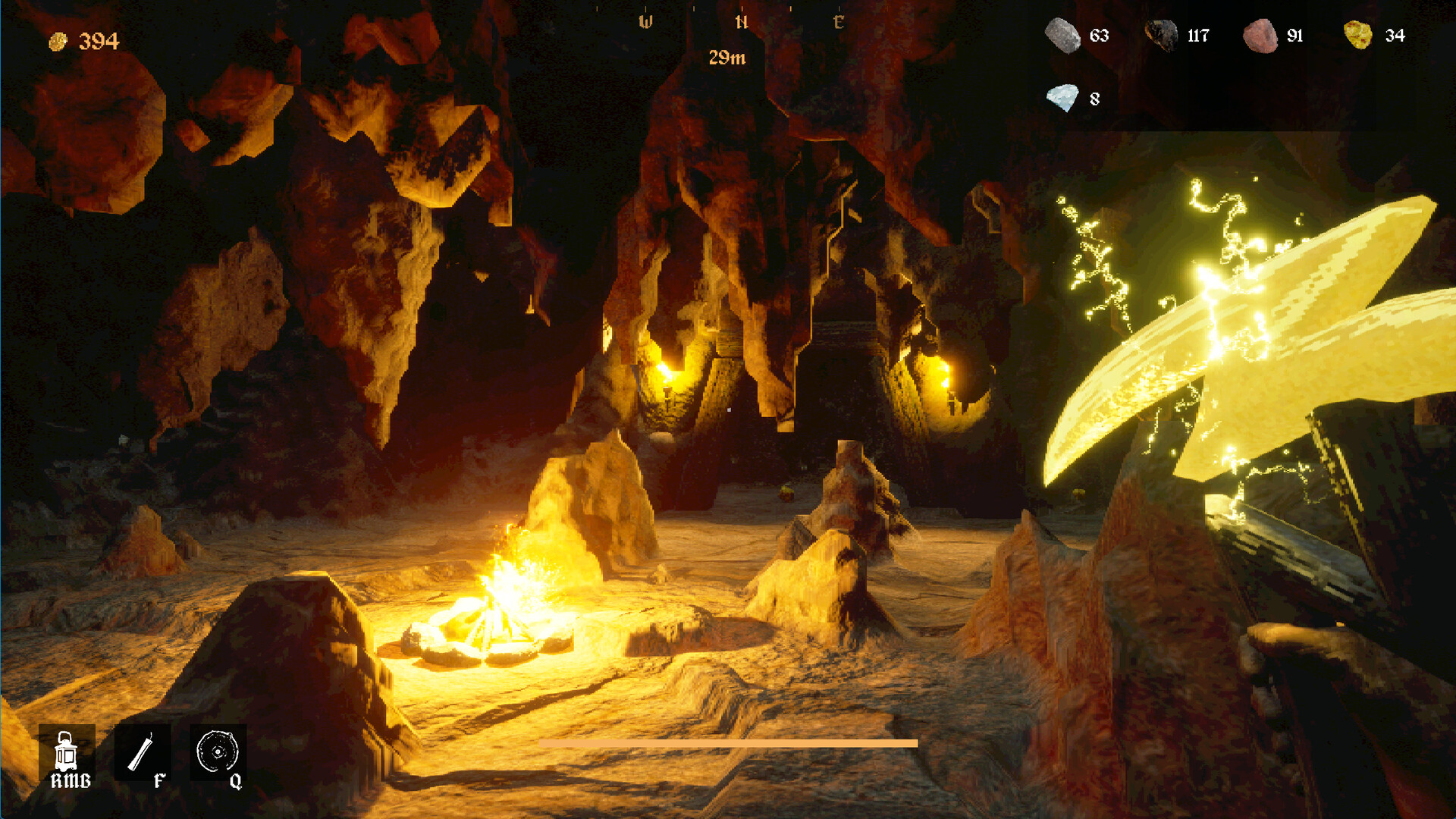
Task: Click the compass strip's N marker
Action: (742, 23)
